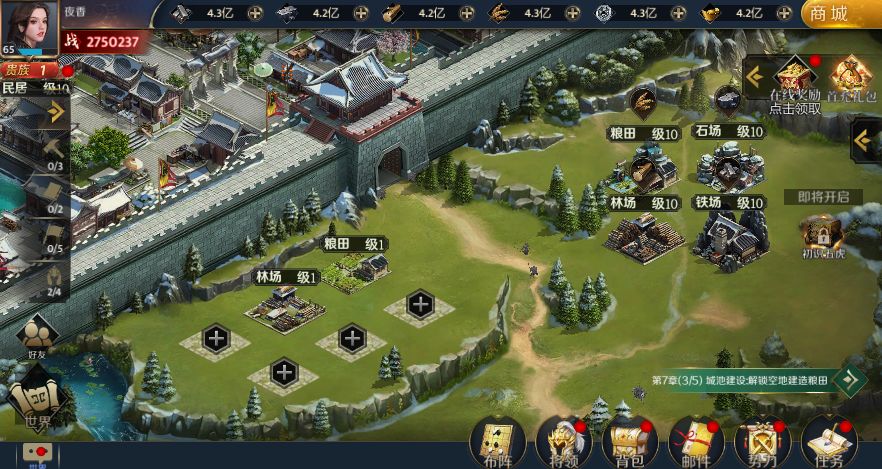Check the 邮件 mail
The width and height of the screenshot is (882, 469).
pos(696,440)
